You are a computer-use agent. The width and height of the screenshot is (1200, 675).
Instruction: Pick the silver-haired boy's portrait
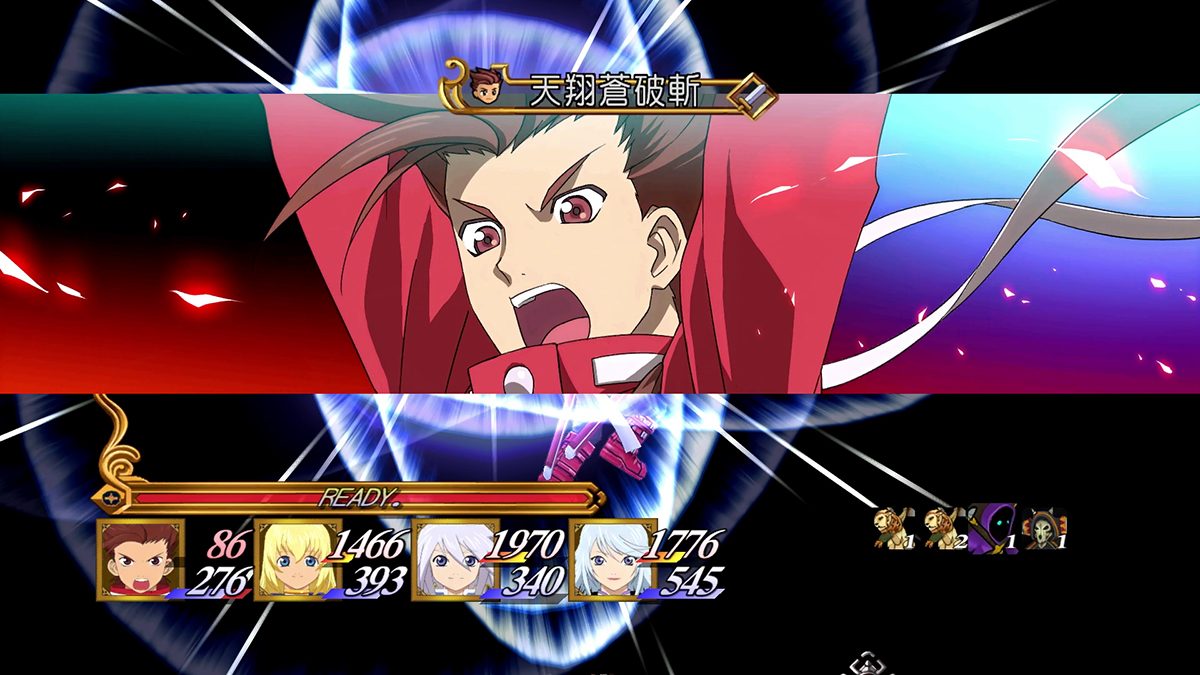point(455,559)
